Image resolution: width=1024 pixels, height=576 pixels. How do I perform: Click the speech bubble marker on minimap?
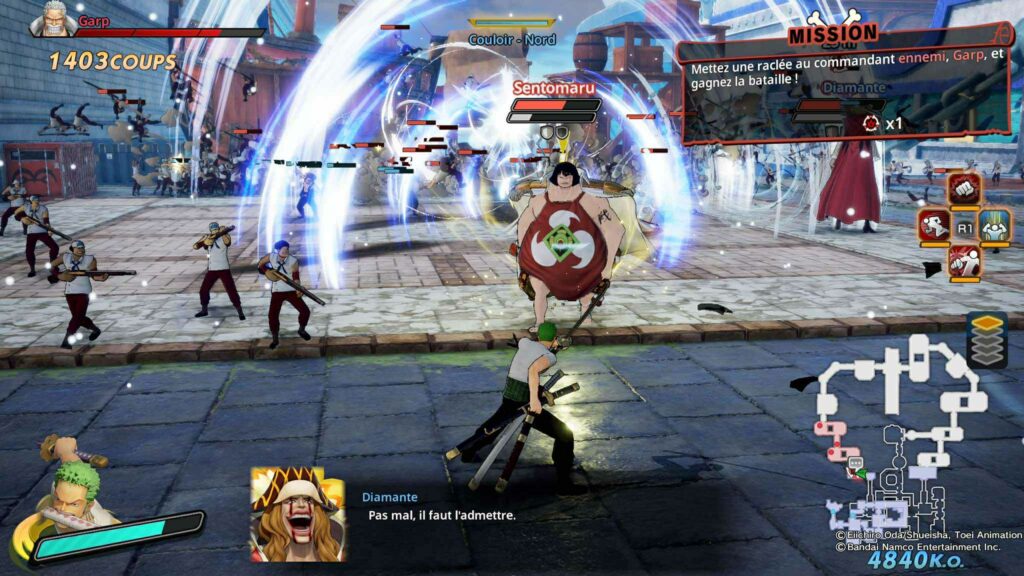[855, 463]
